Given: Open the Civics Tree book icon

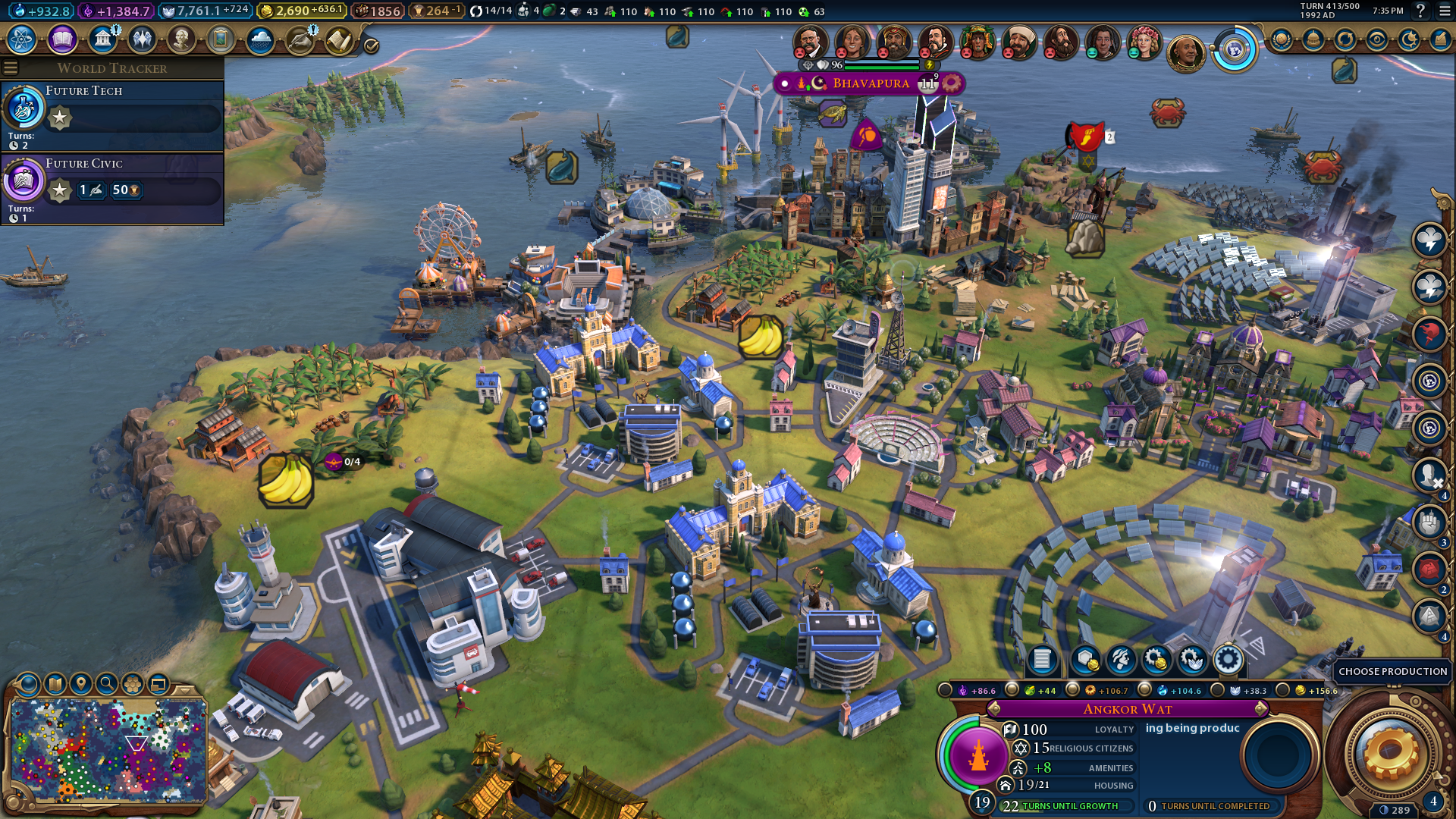Looking at the screenshot, I should click(62, 39).
